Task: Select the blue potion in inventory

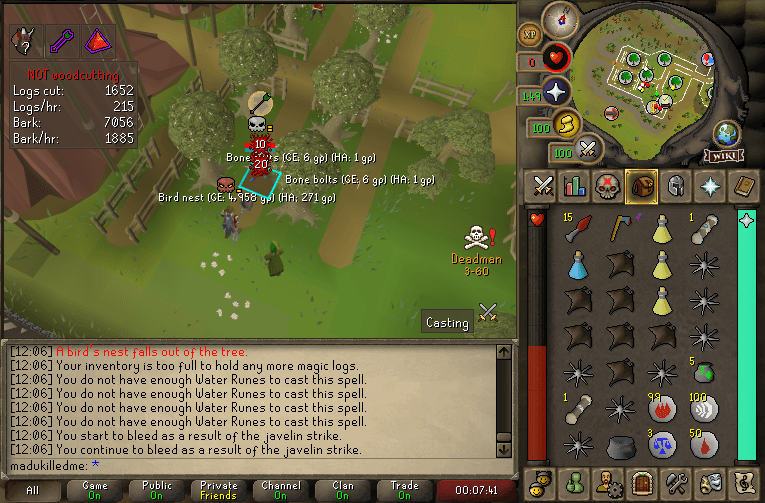Action: coord(577,265)
